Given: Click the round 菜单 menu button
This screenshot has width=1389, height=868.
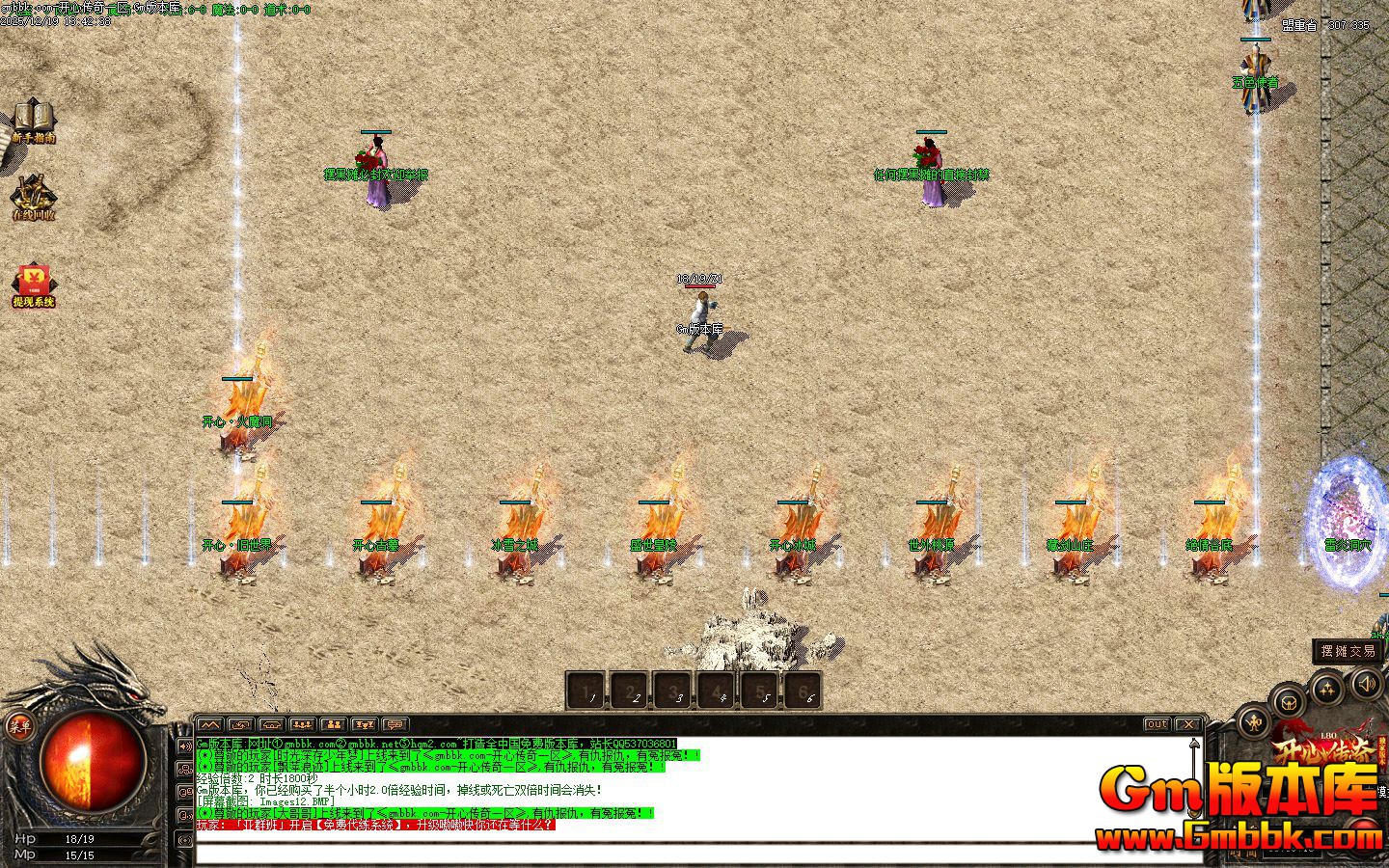Looking at the screenshot, I should 19,727.
